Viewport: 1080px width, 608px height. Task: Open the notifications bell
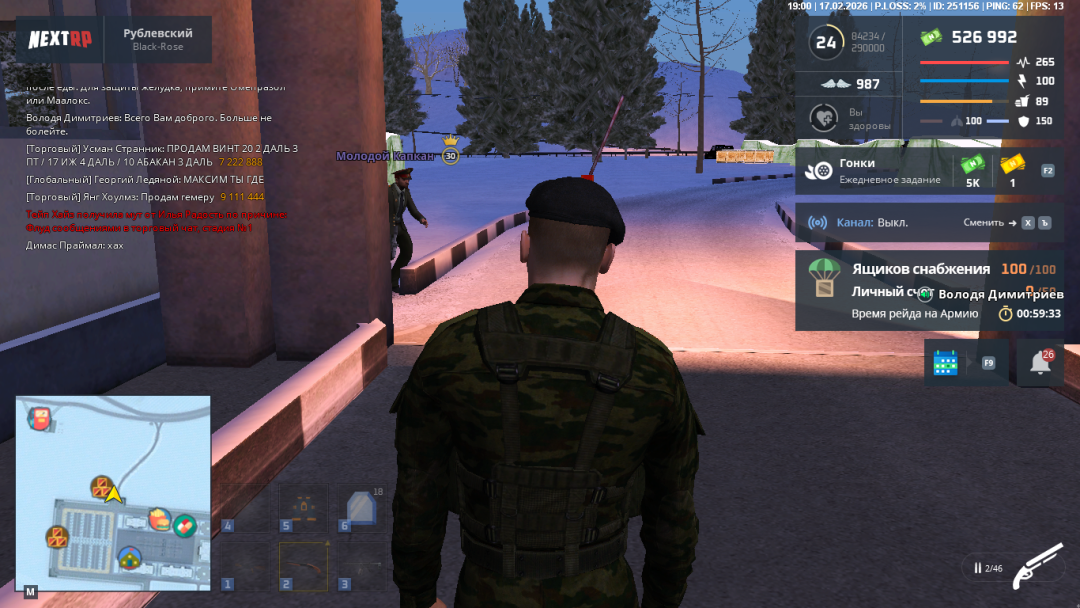click(x=1040, y=363)
